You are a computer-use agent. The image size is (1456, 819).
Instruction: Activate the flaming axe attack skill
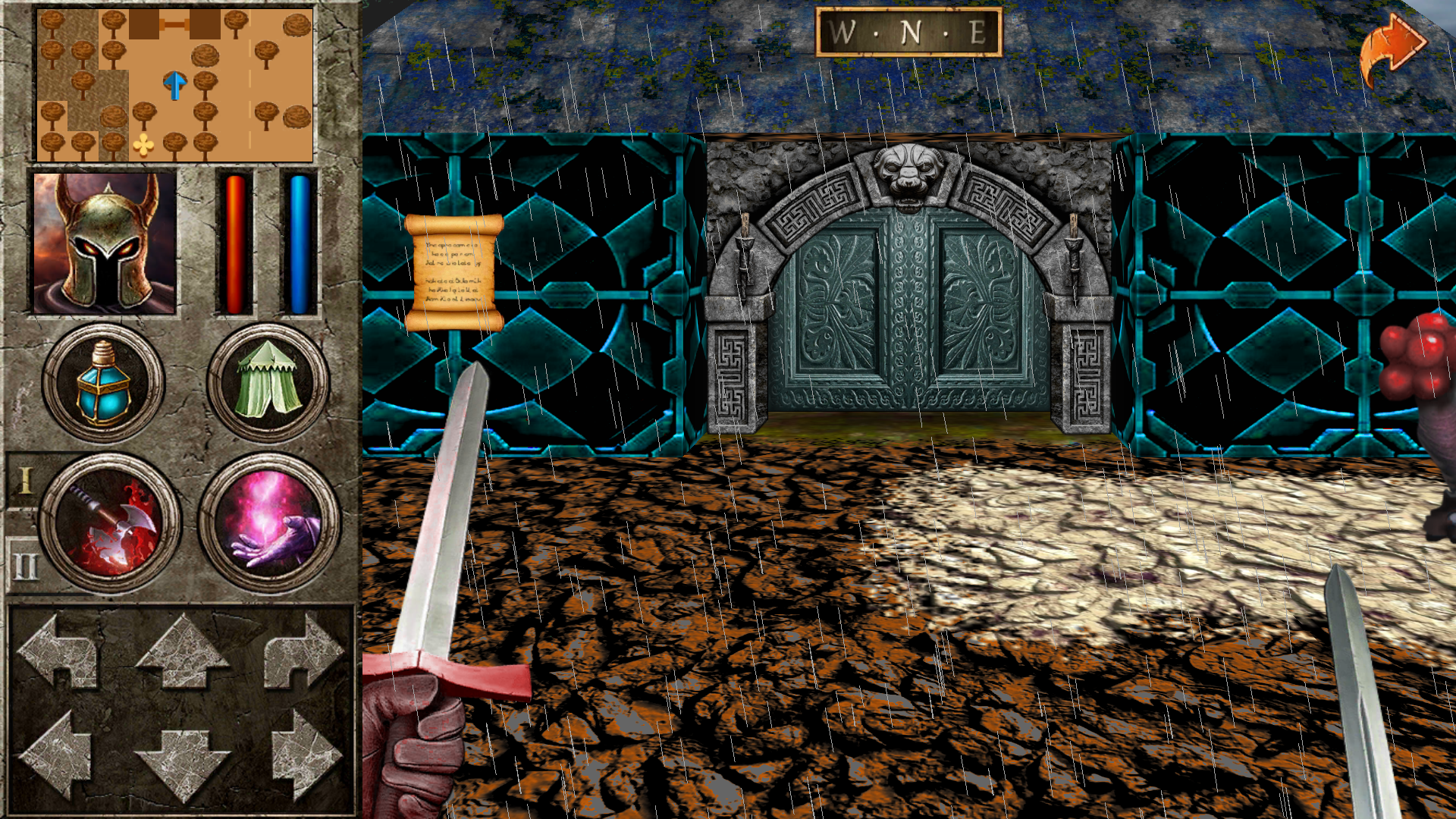(111, 523)
